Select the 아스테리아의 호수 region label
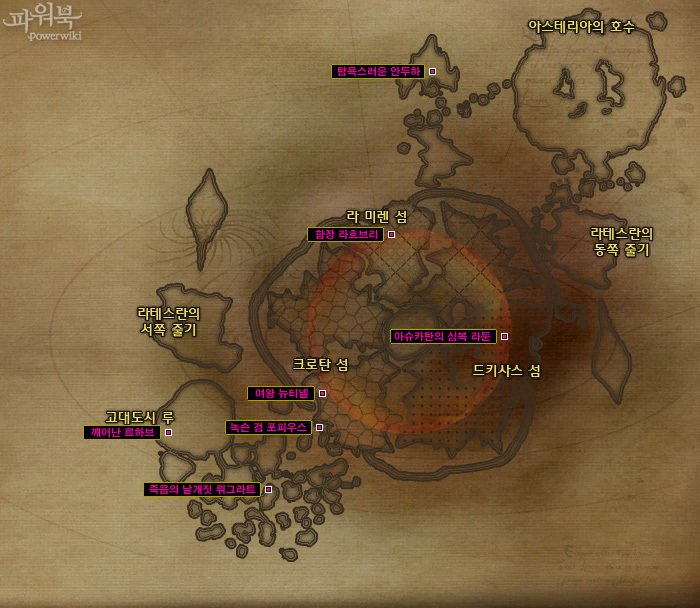Image resolution: width=700 pixels, height=608 pixels. (x=581, y=27)
